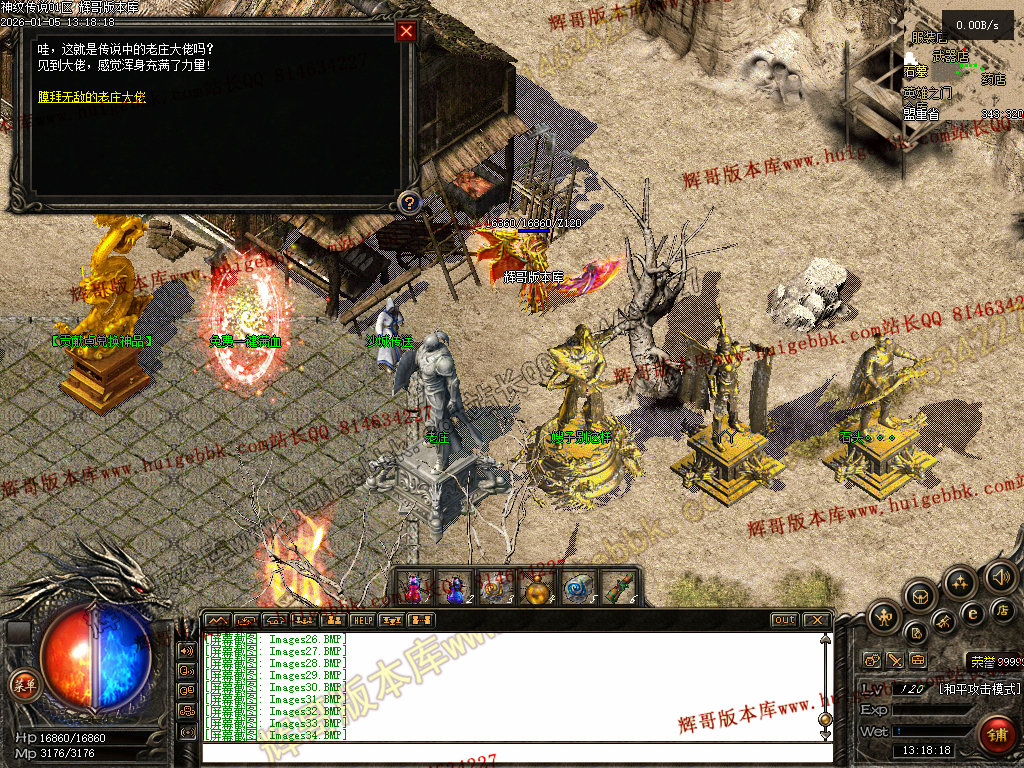This screenshot has height=768, width=1024.
Task: Select the yellow round flask in hotbar slot 4
Action: click(x=538, y=587)
